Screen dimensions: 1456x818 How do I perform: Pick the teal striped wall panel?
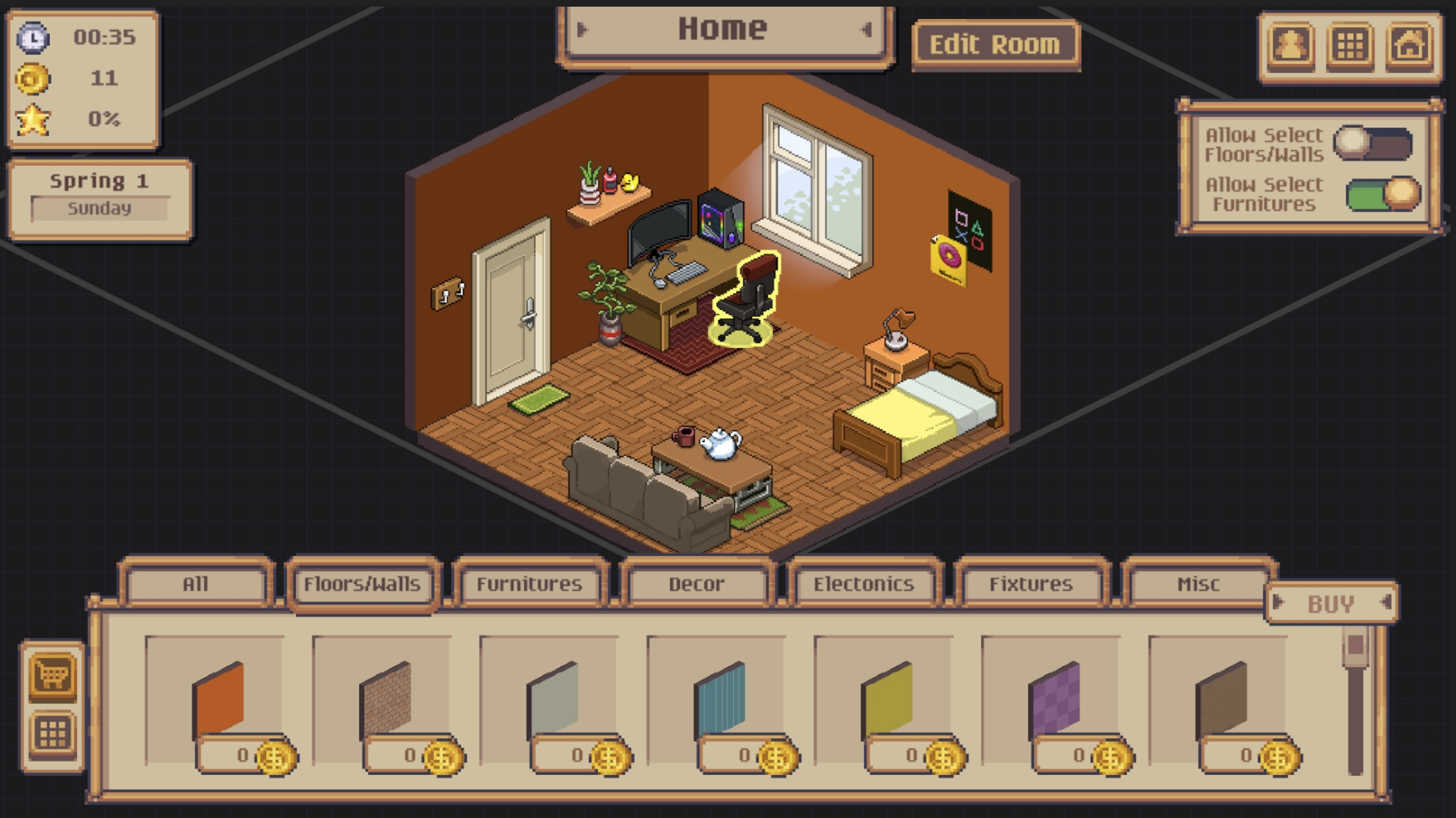(720, 700)
